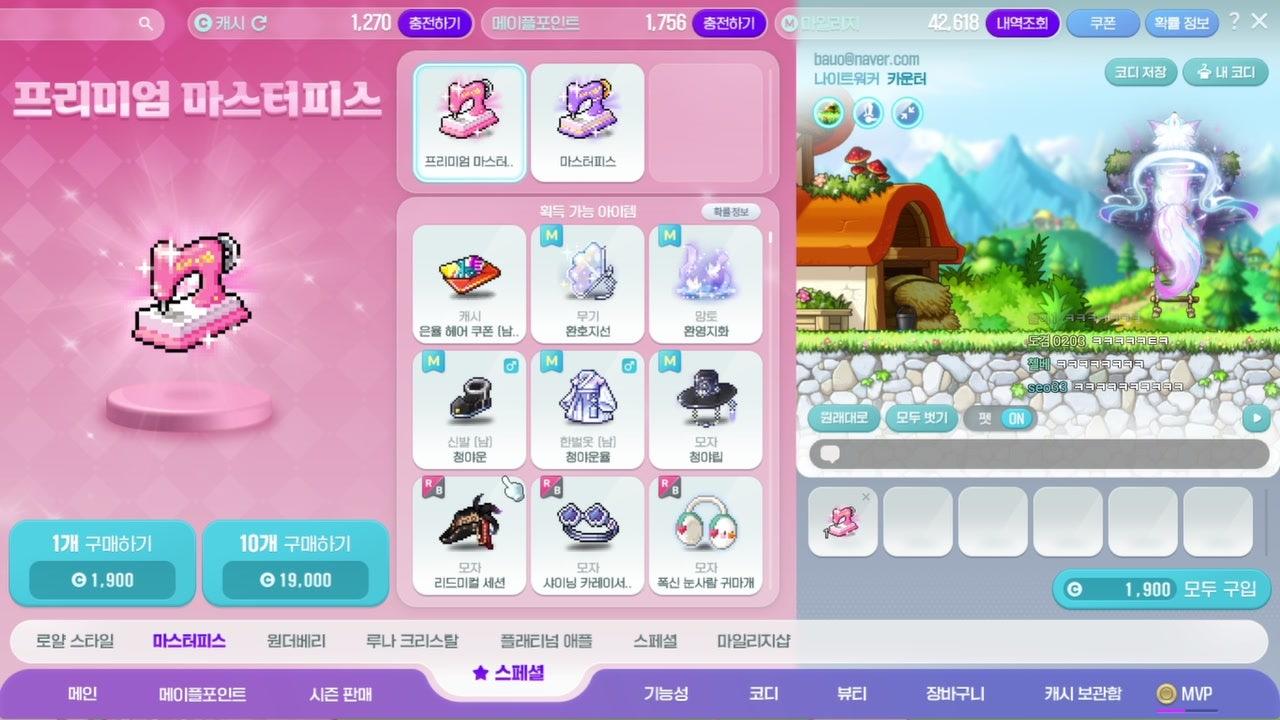Image resolution: width=1280 pixels, height=720 pixels.
Task: Open 확률정보 probability info in item list
Action: (x=730, y=212)
